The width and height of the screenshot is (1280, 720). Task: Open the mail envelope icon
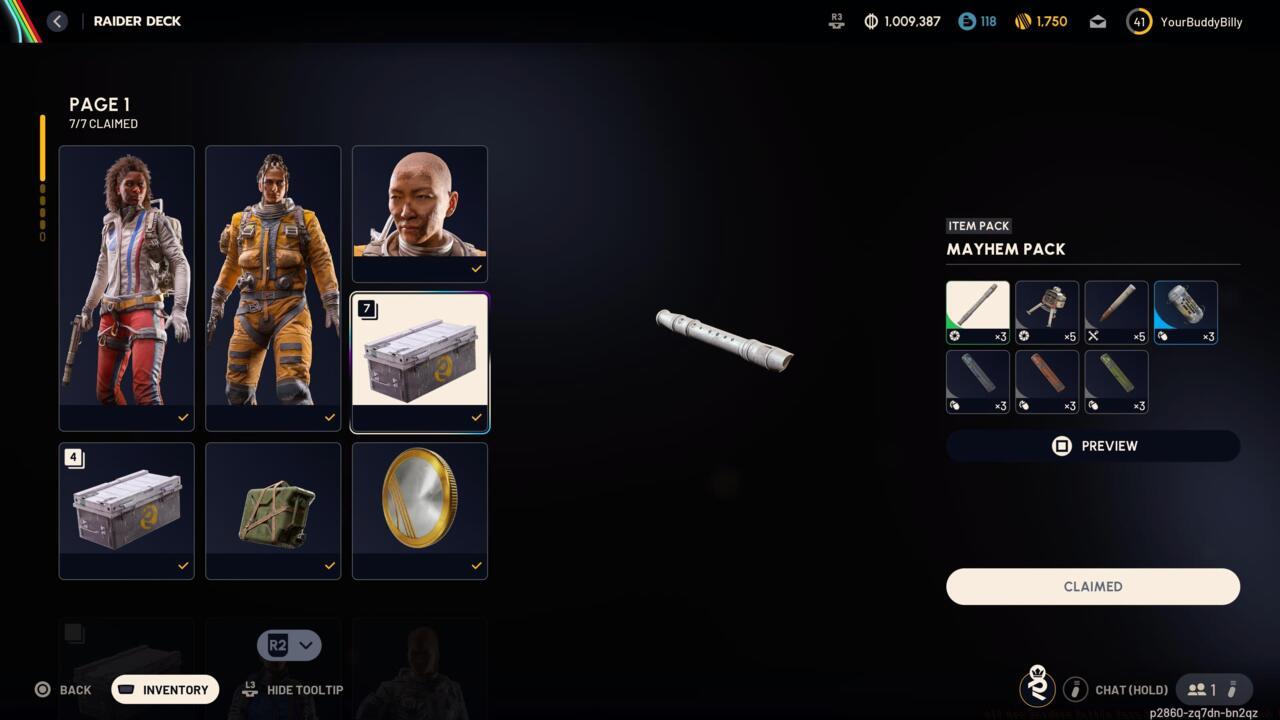coord(1097,21)
